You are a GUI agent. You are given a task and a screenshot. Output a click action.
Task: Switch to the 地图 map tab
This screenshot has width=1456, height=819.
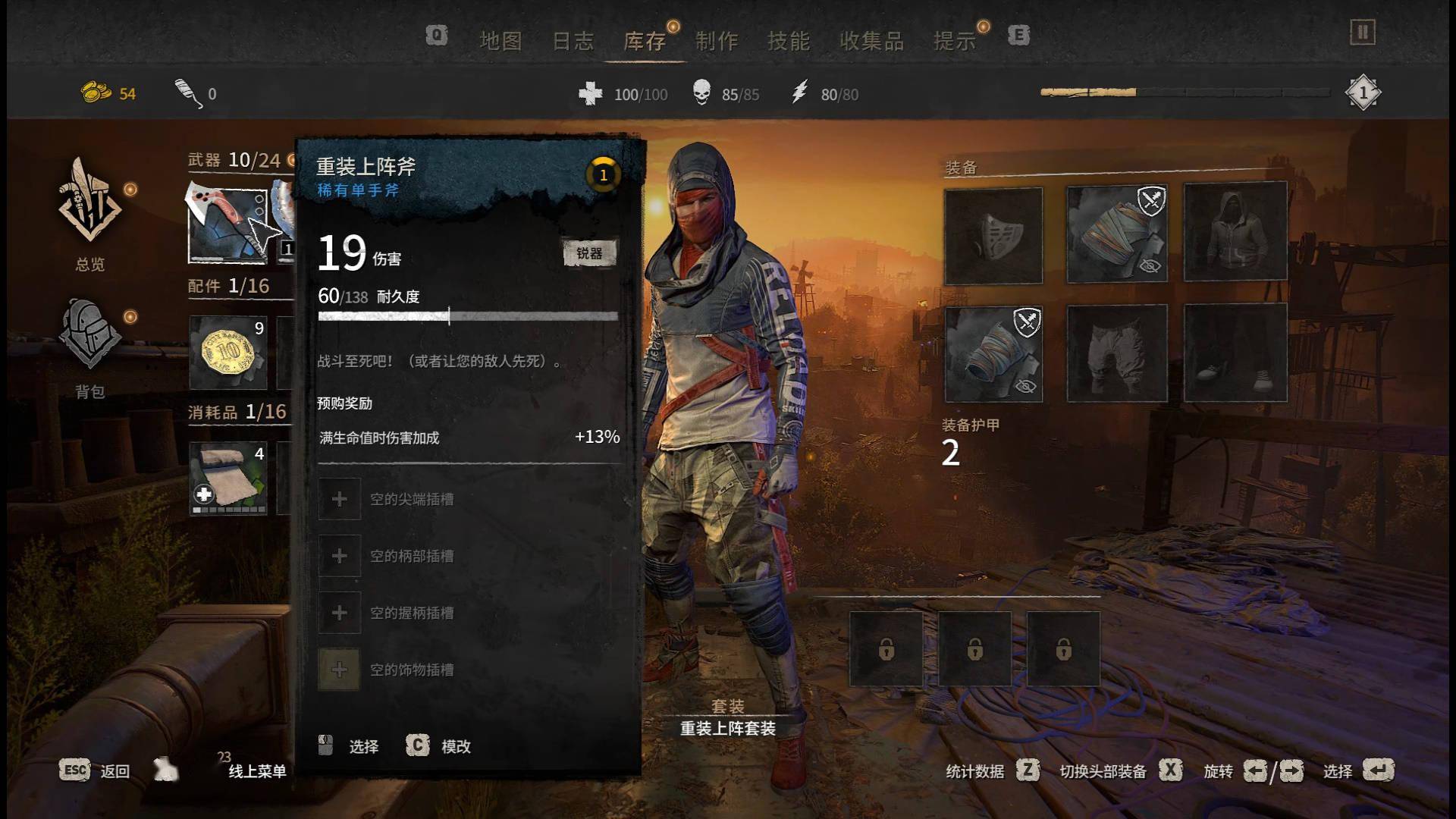(x=500, y=41)
